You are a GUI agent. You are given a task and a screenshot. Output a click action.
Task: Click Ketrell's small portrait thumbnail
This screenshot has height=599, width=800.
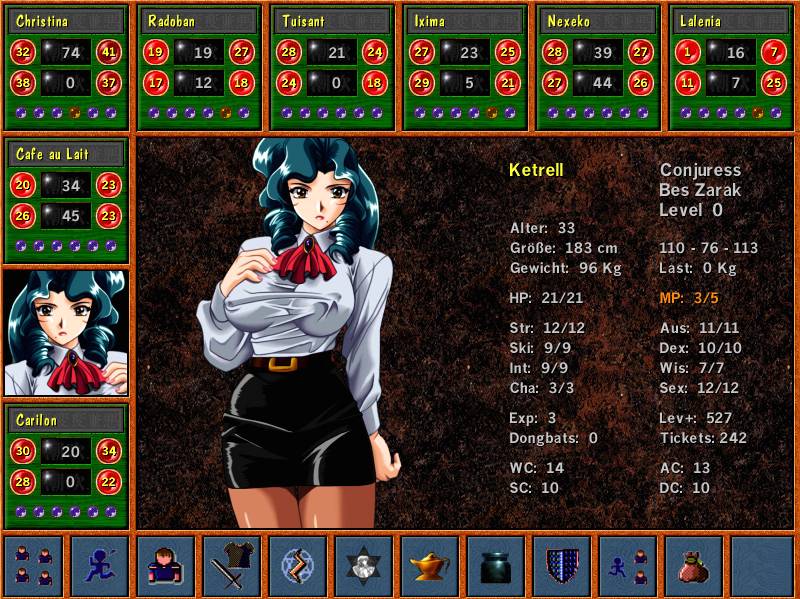pyautogui.click(x=66, y=332)
